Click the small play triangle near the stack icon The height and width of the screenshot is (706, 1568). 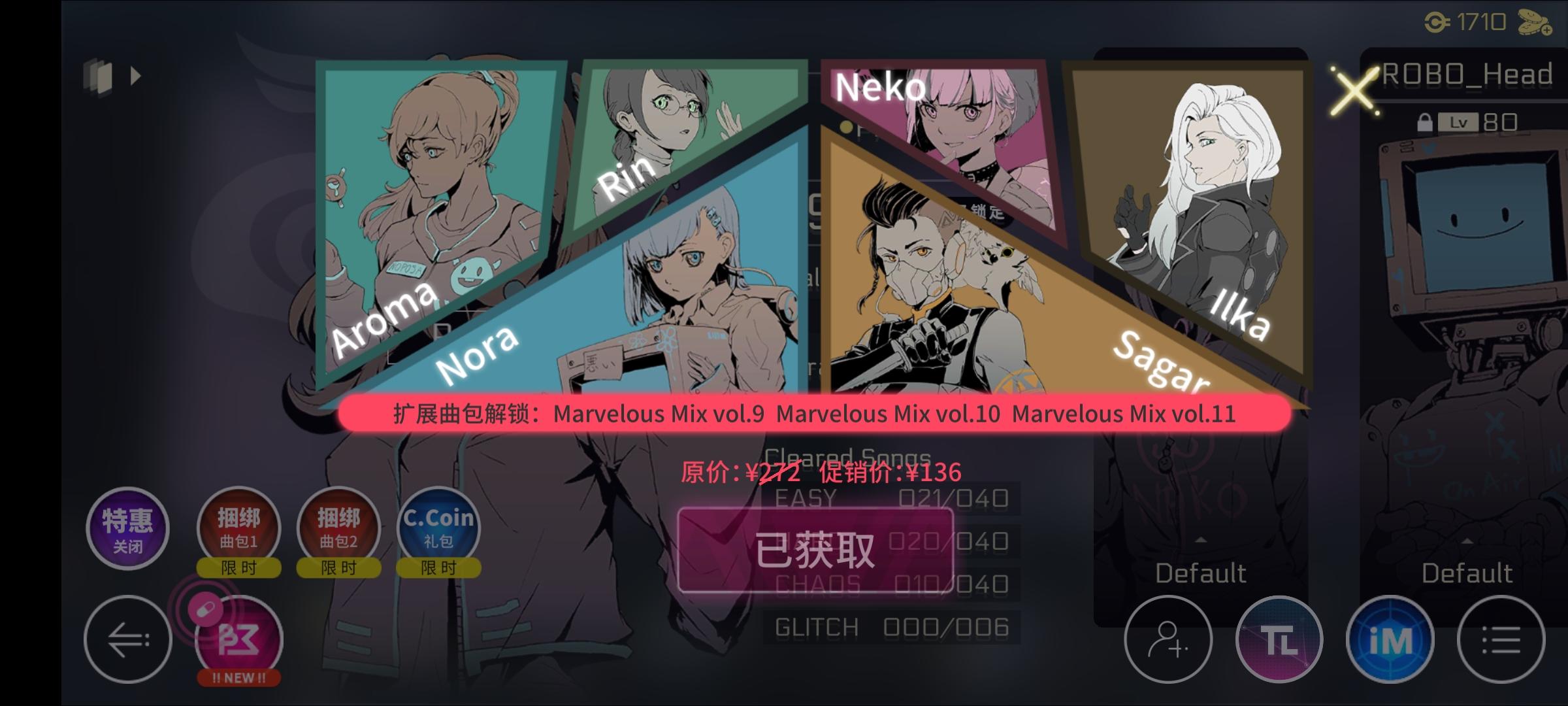pos(137,76)
